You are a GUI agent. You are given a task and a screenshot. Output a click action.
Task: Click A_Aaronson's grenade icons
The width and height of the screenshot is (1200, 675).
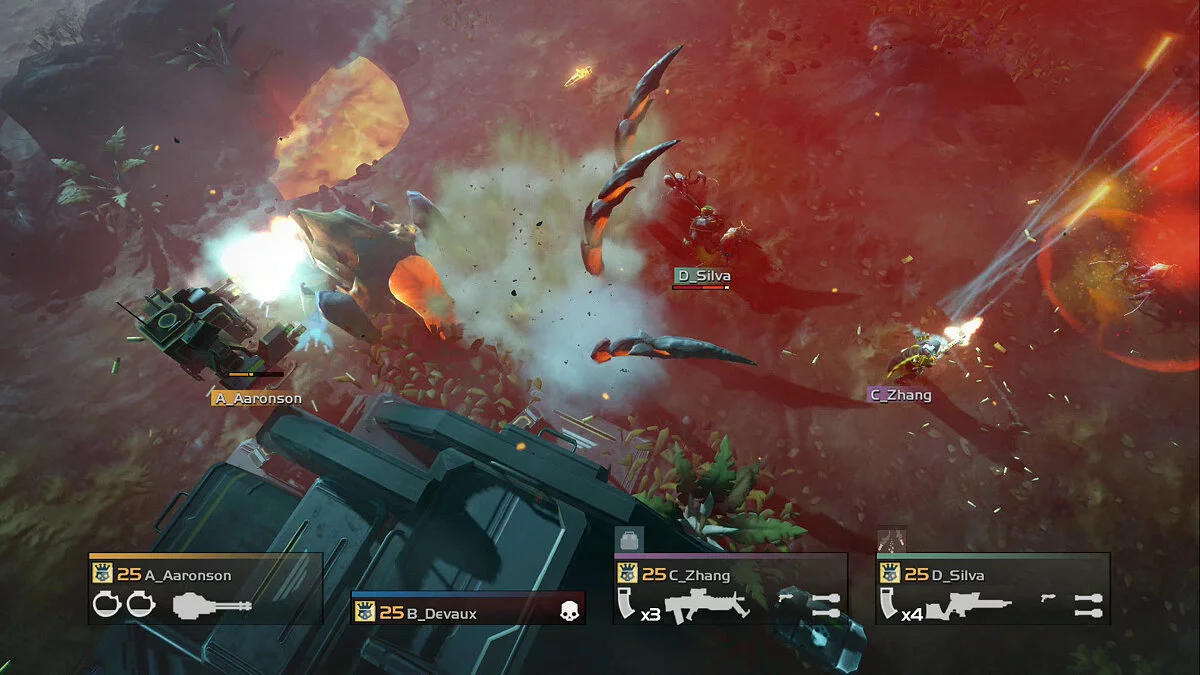[124, 604]
